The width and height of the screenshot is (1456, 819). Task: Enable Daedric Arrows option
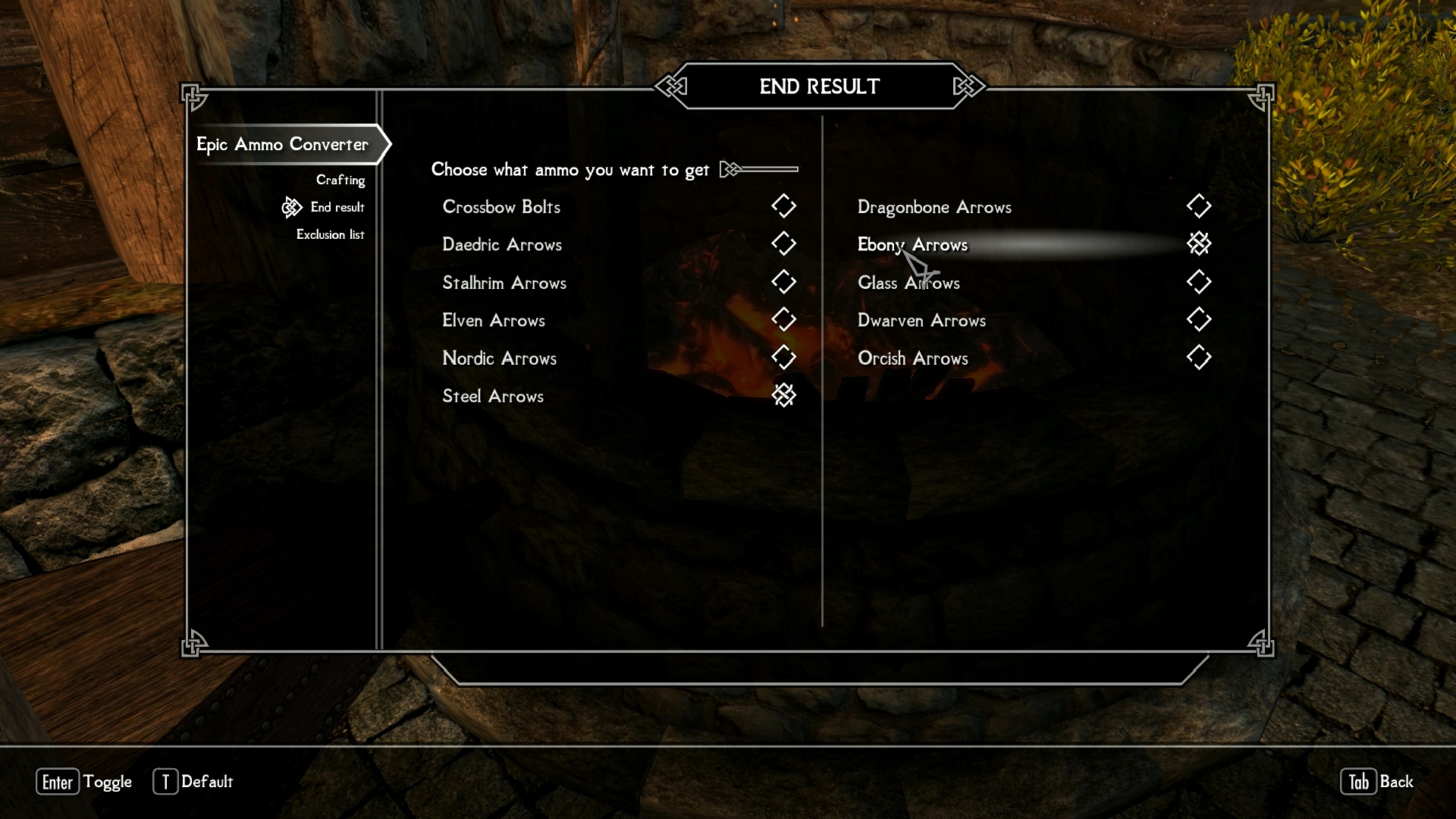[x=783, y=244]
